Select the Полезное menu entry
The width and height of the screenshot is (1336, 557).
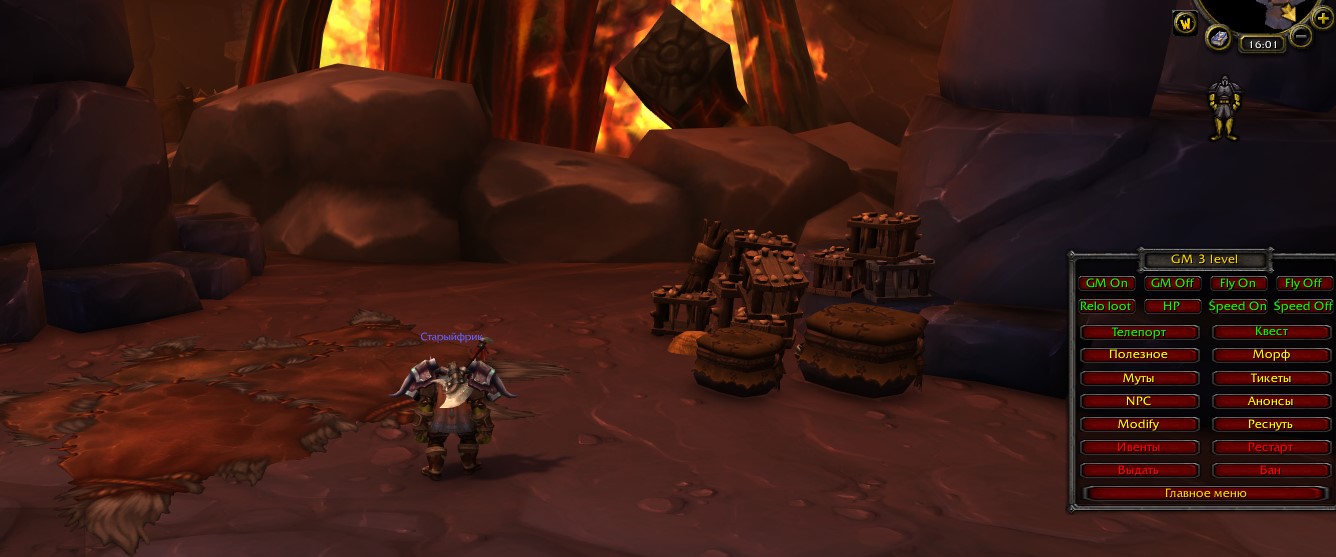coord(1139,355)
